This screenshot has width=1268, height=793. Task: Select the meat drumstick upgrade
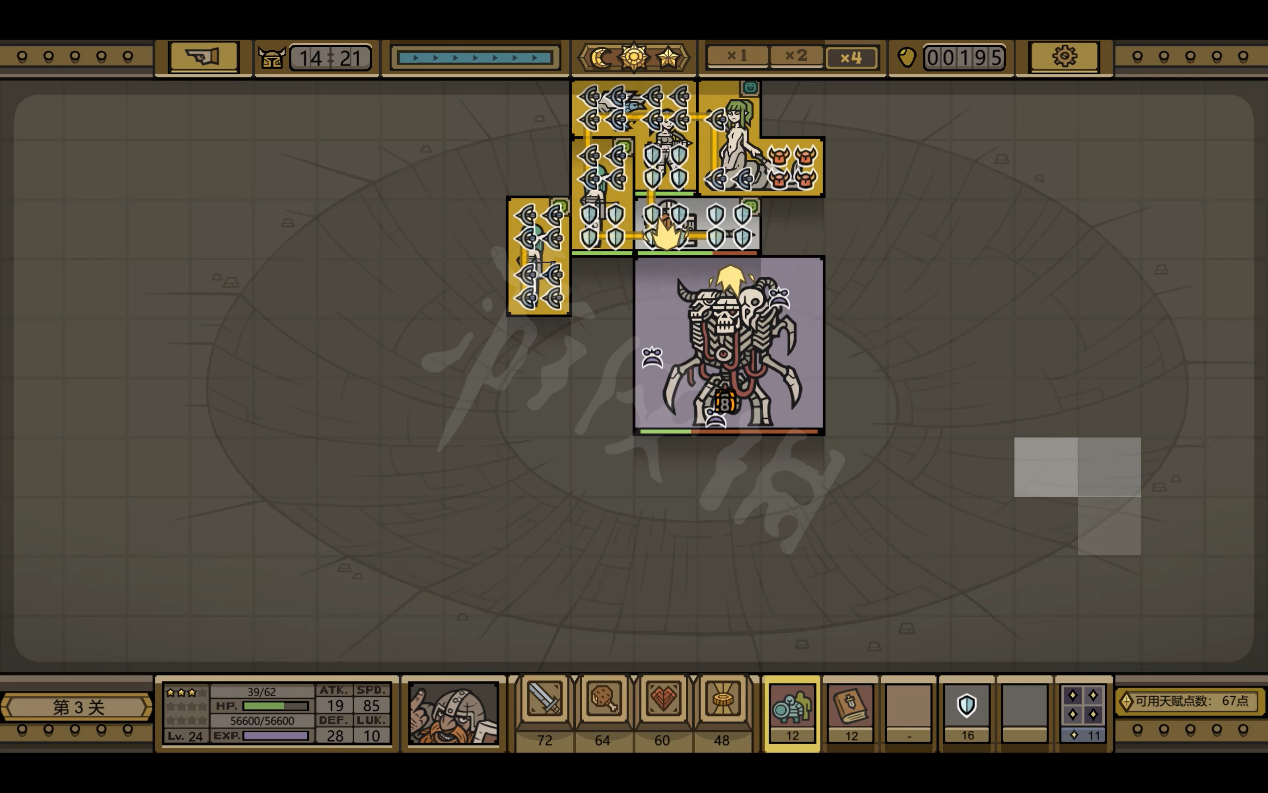click(x=604, y=699)
